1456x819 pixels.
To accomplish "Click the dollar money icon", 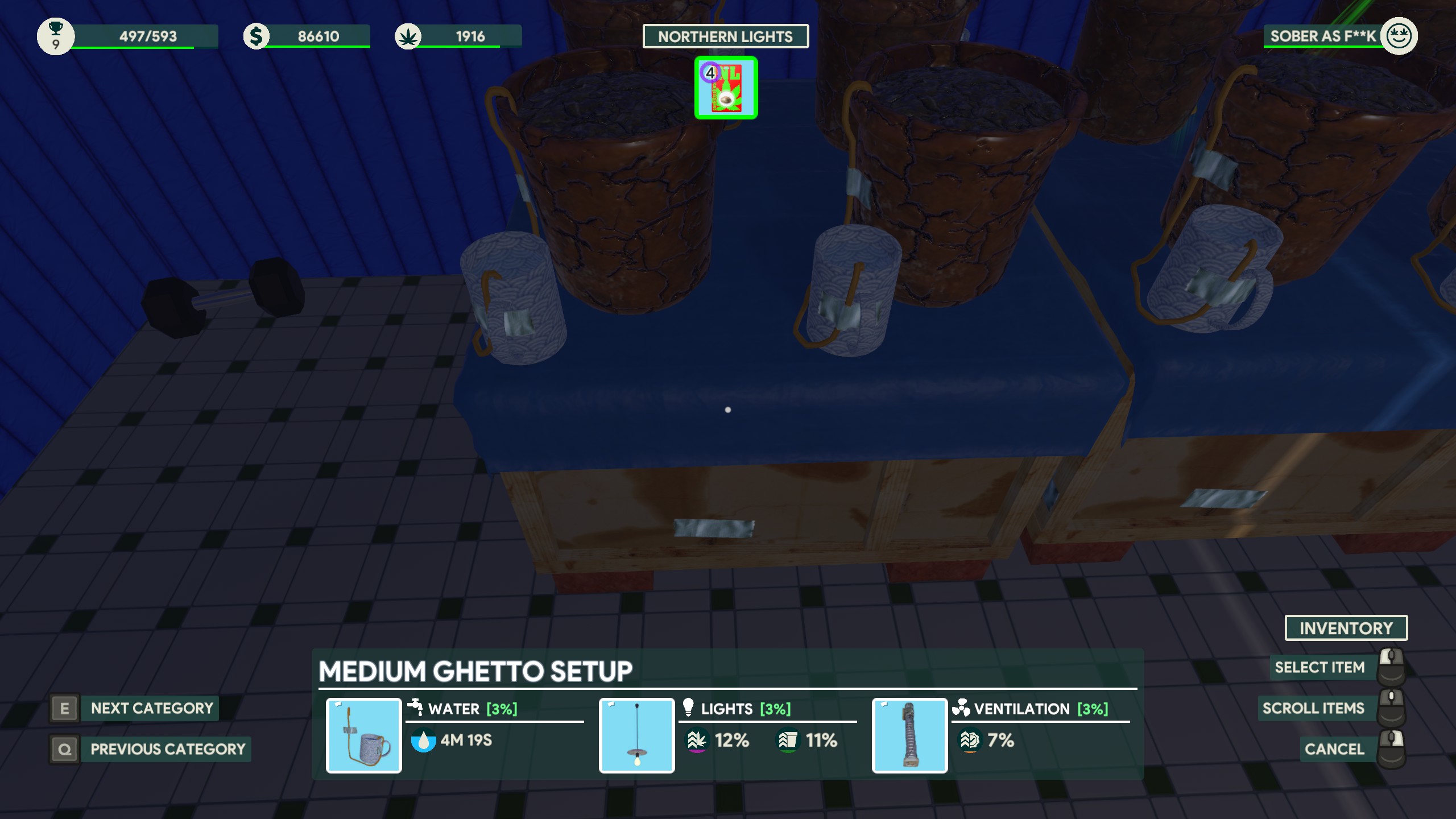I will 257,36.
